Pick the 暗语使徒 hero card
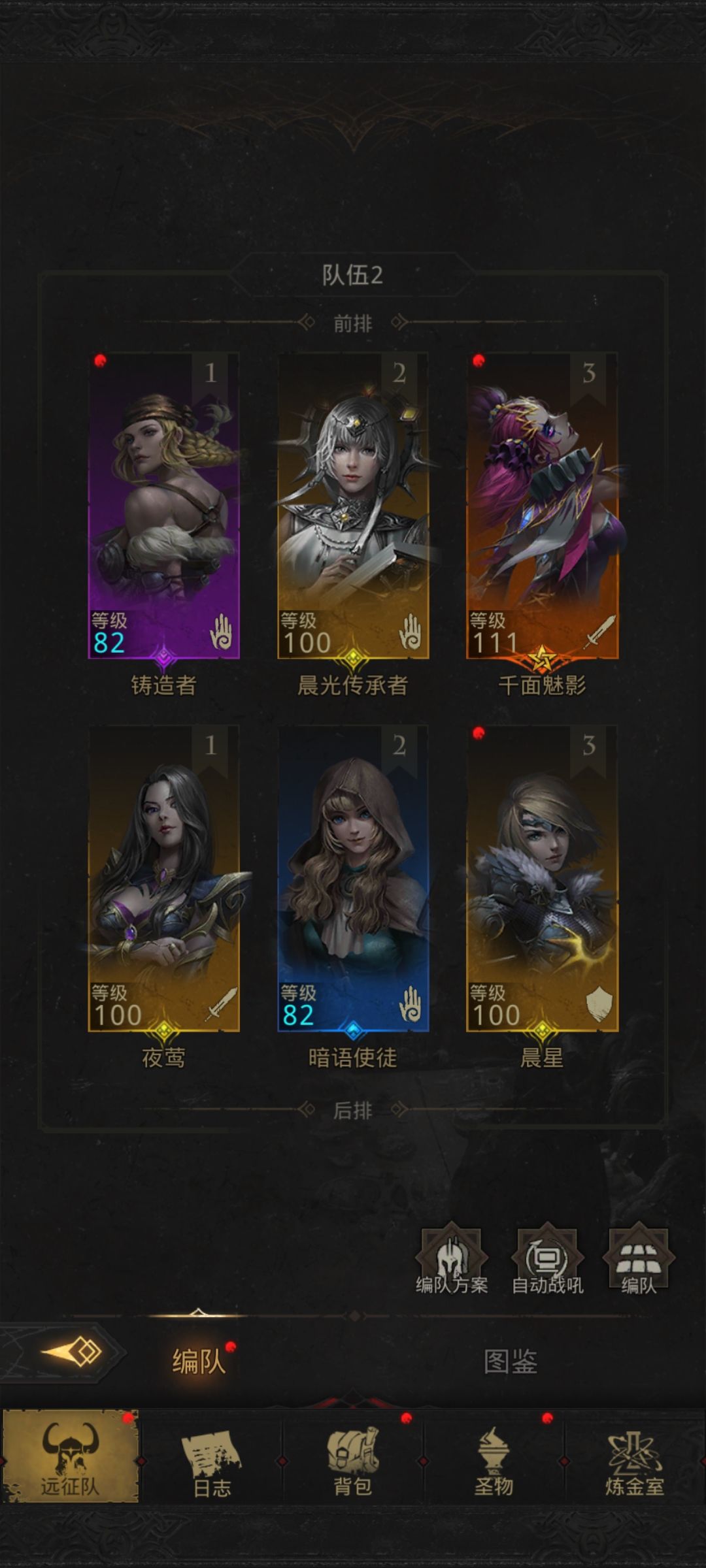This screenshot has height=1568, width=706. coord(353,879)
